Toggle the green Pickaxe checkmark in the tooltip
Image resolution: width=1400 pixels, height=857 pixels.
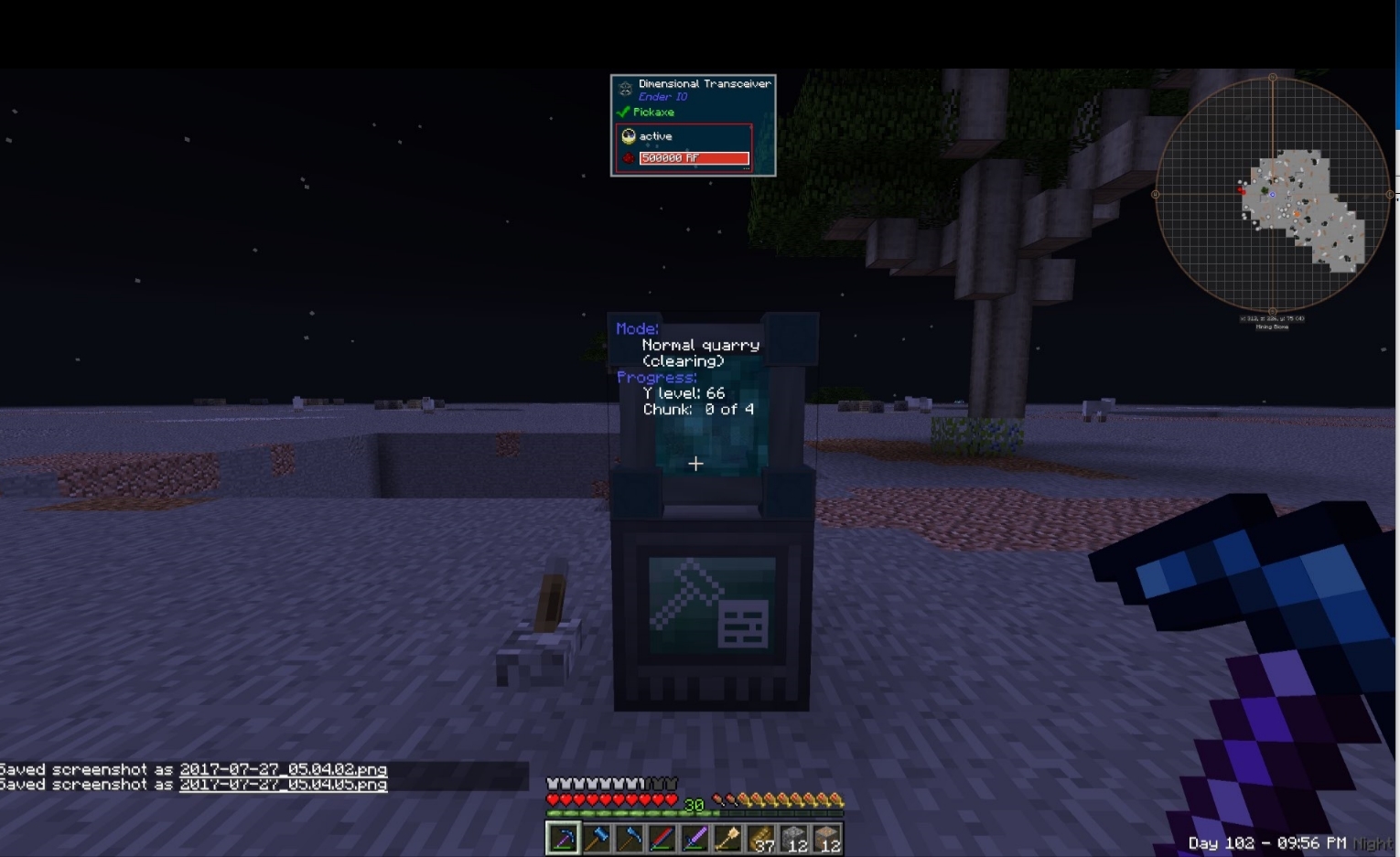click(x=623, y=112)
